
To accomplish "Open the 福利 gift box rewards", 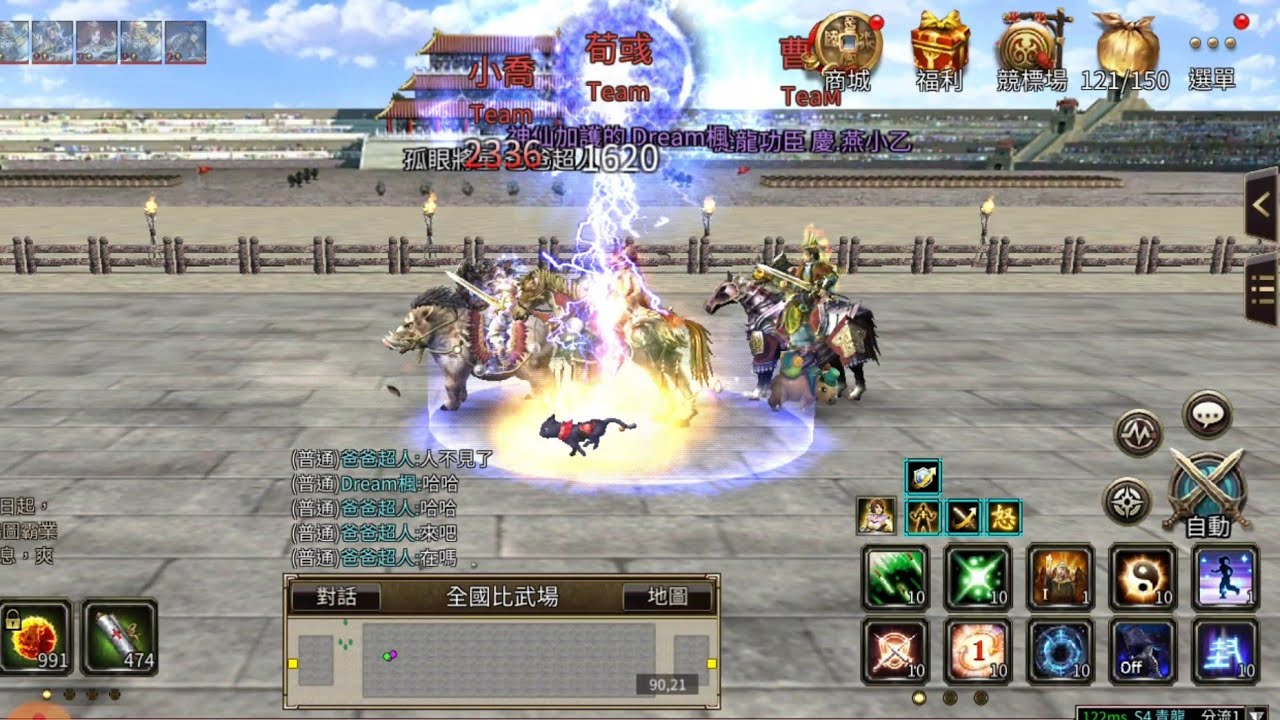I will (939, 48).
